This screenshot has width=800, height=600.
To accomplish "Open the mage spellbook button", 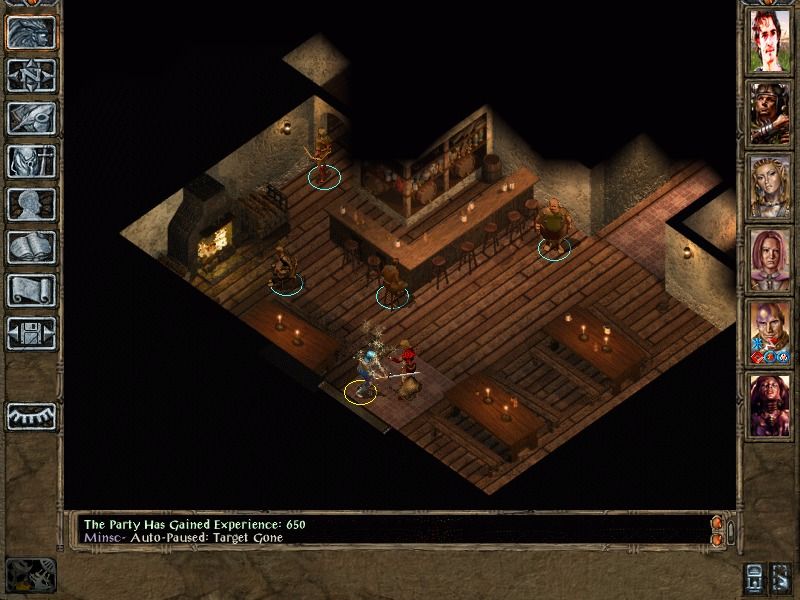I will coord(29,247).
